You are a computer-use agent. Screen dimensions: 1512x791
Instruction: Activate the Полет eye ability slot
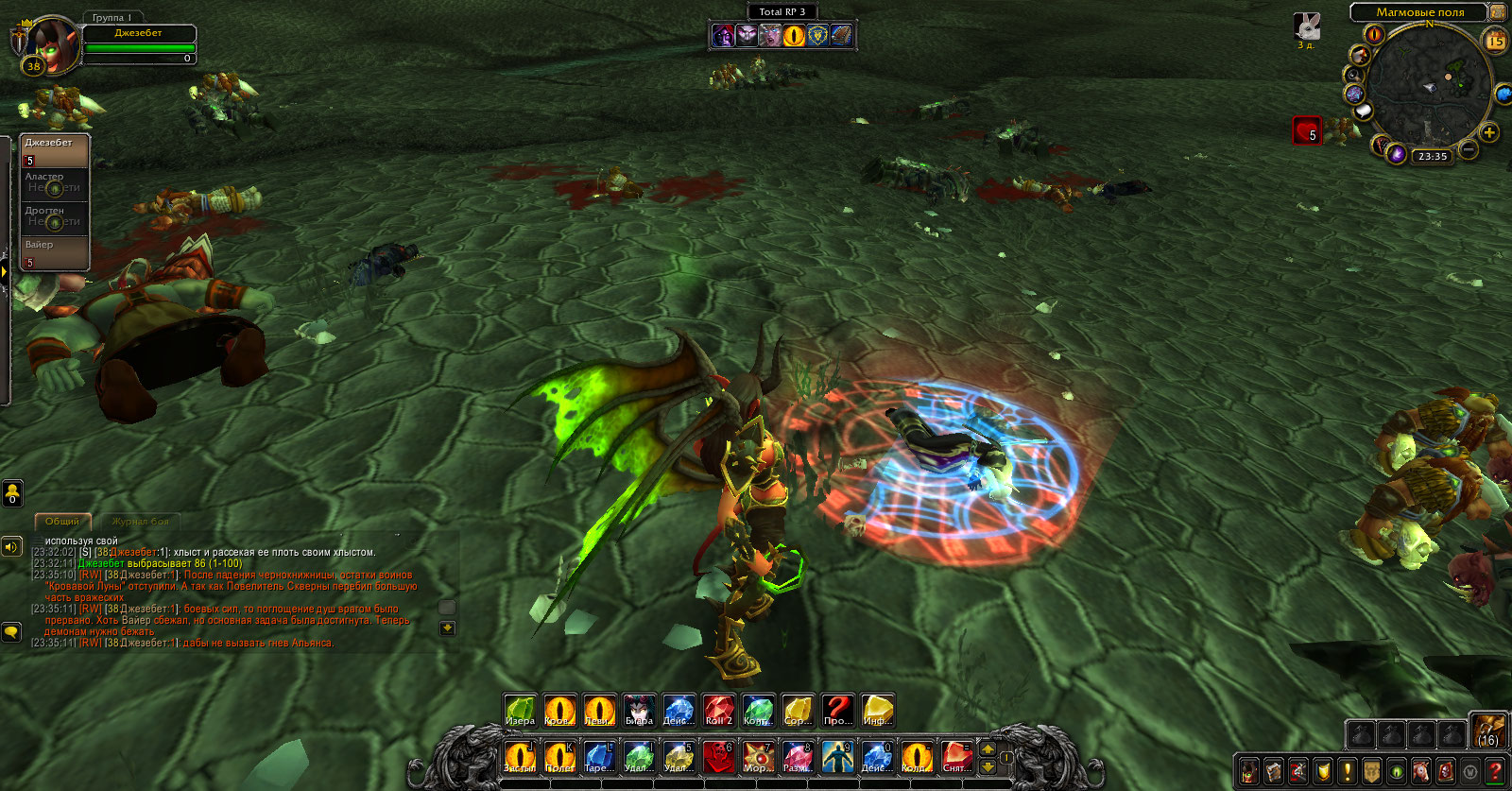pyautogui.click(x=559, y=757)
